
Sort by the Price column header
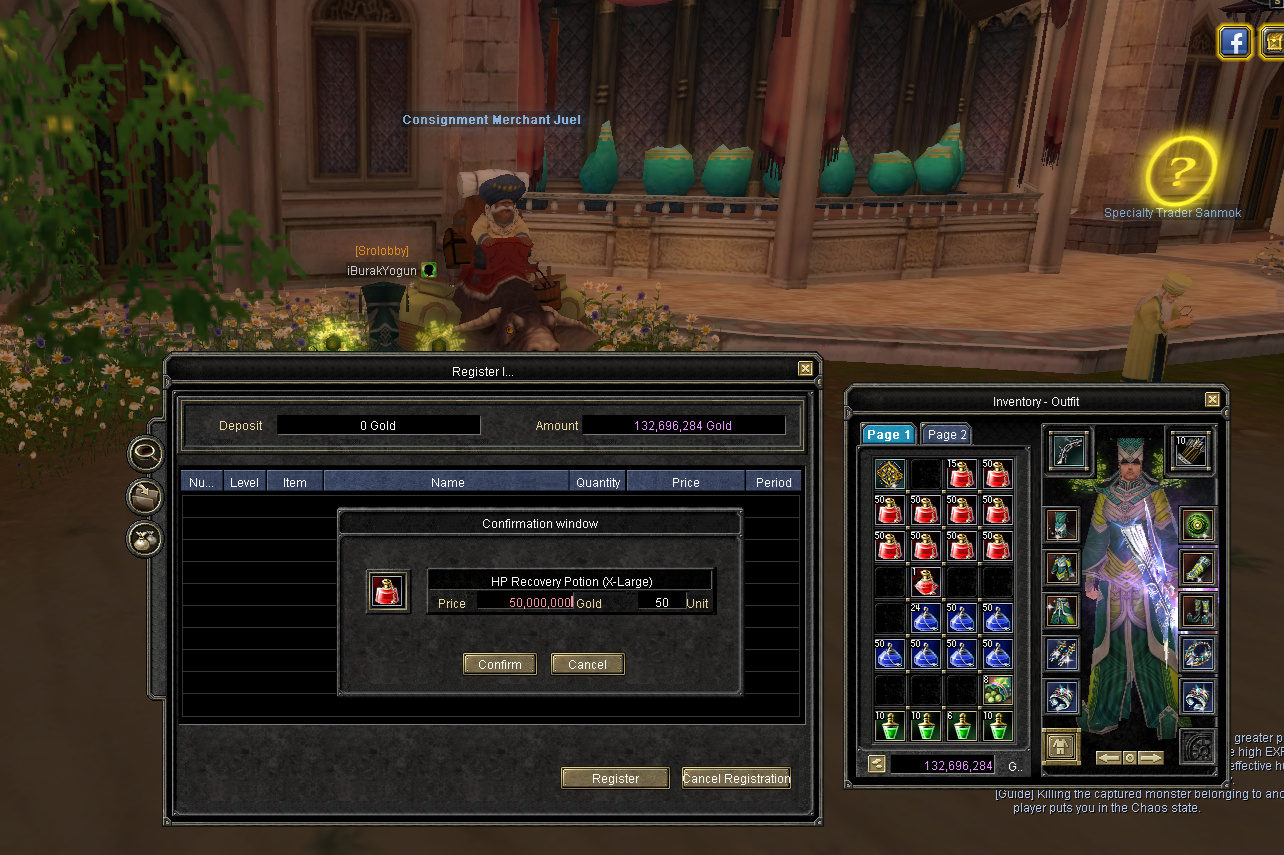pyautogui.click(x=685, y=482)
